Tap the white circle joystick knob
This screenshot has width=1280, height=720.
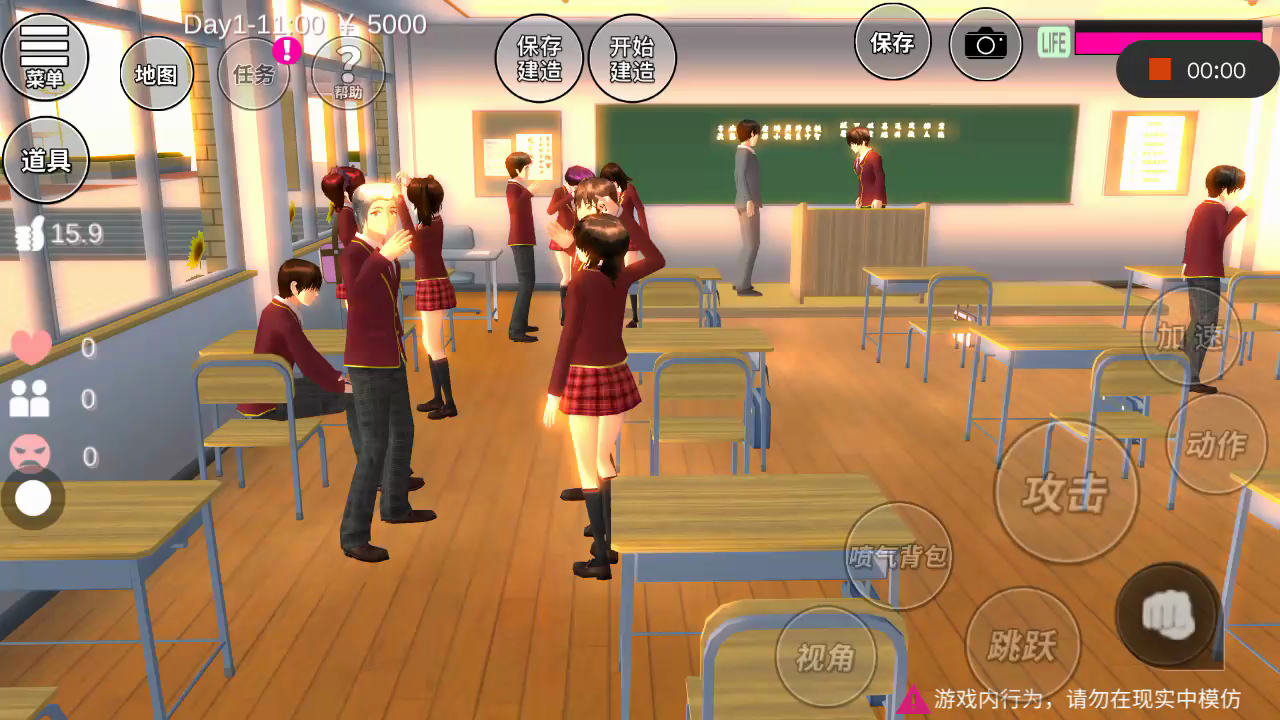[x=33, y=498]
